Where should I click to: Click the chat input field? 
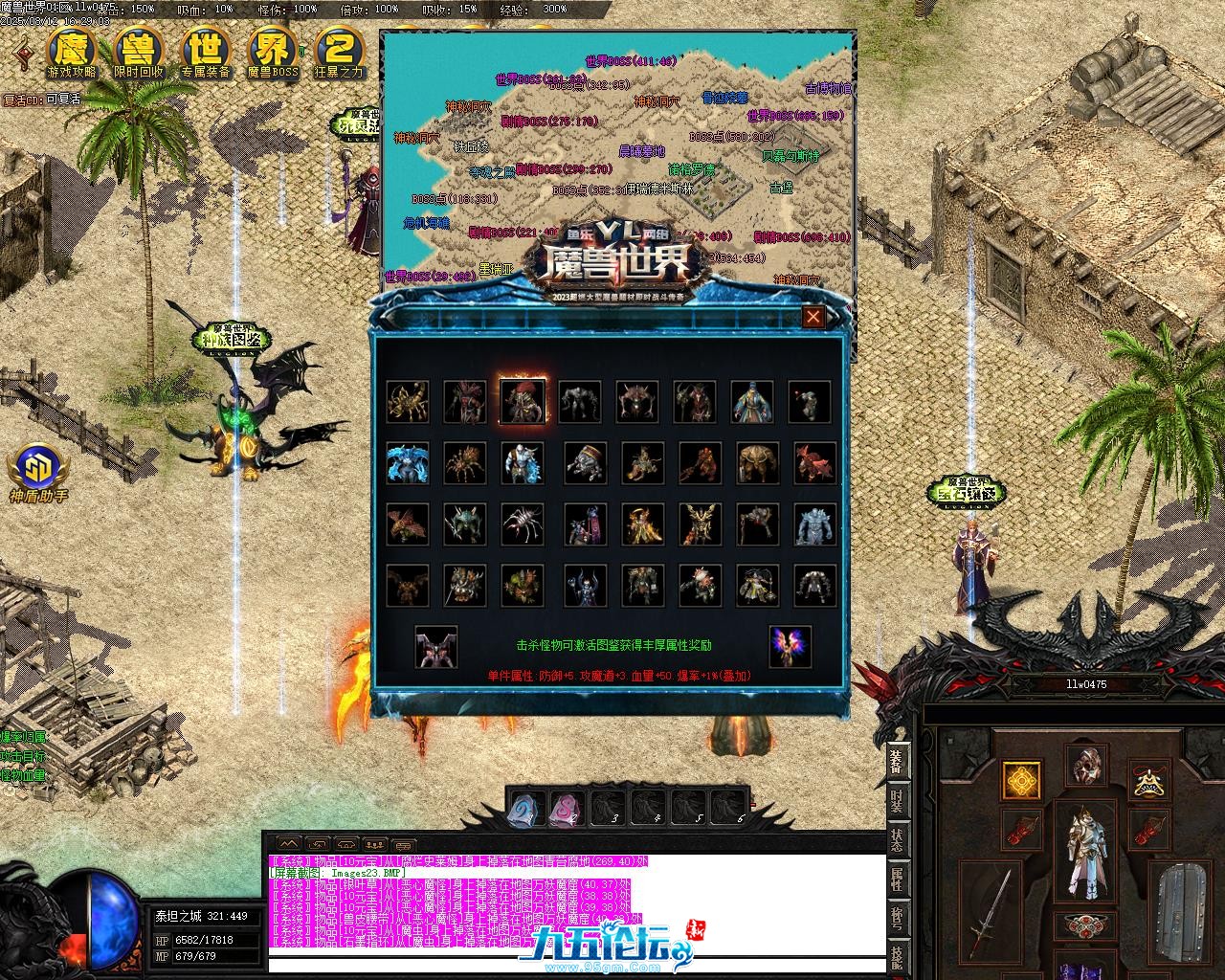pyautogui.click(x=574, y=965)
